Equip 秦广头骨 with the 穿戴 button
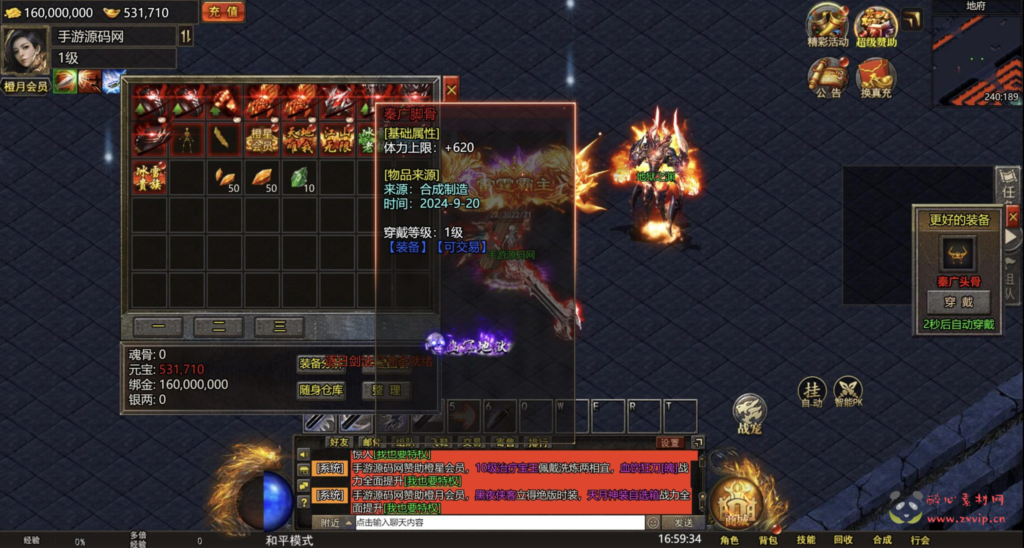 point(958,302)
